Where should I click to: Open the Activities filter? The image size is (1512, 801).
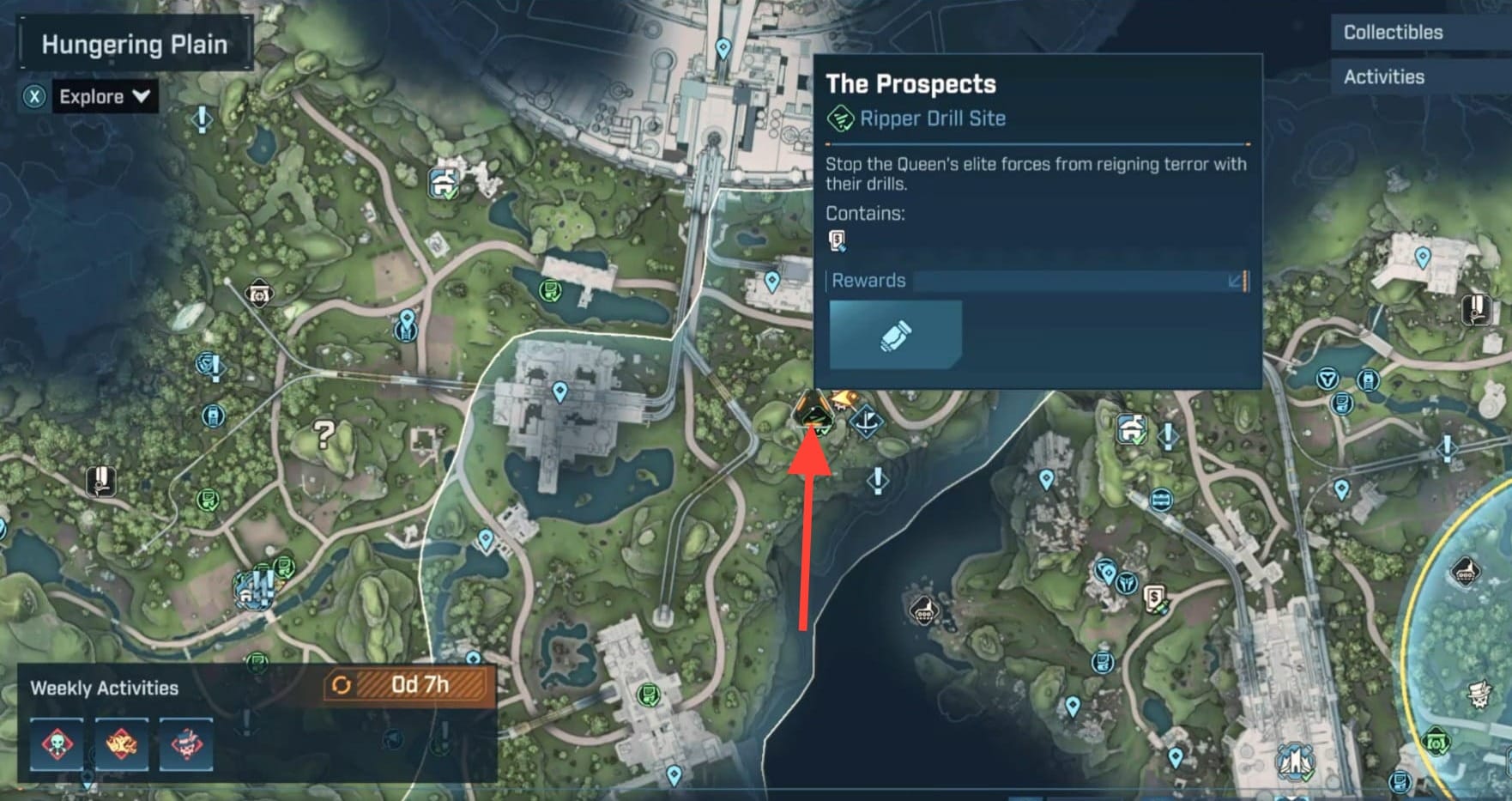coord(1383,77)
